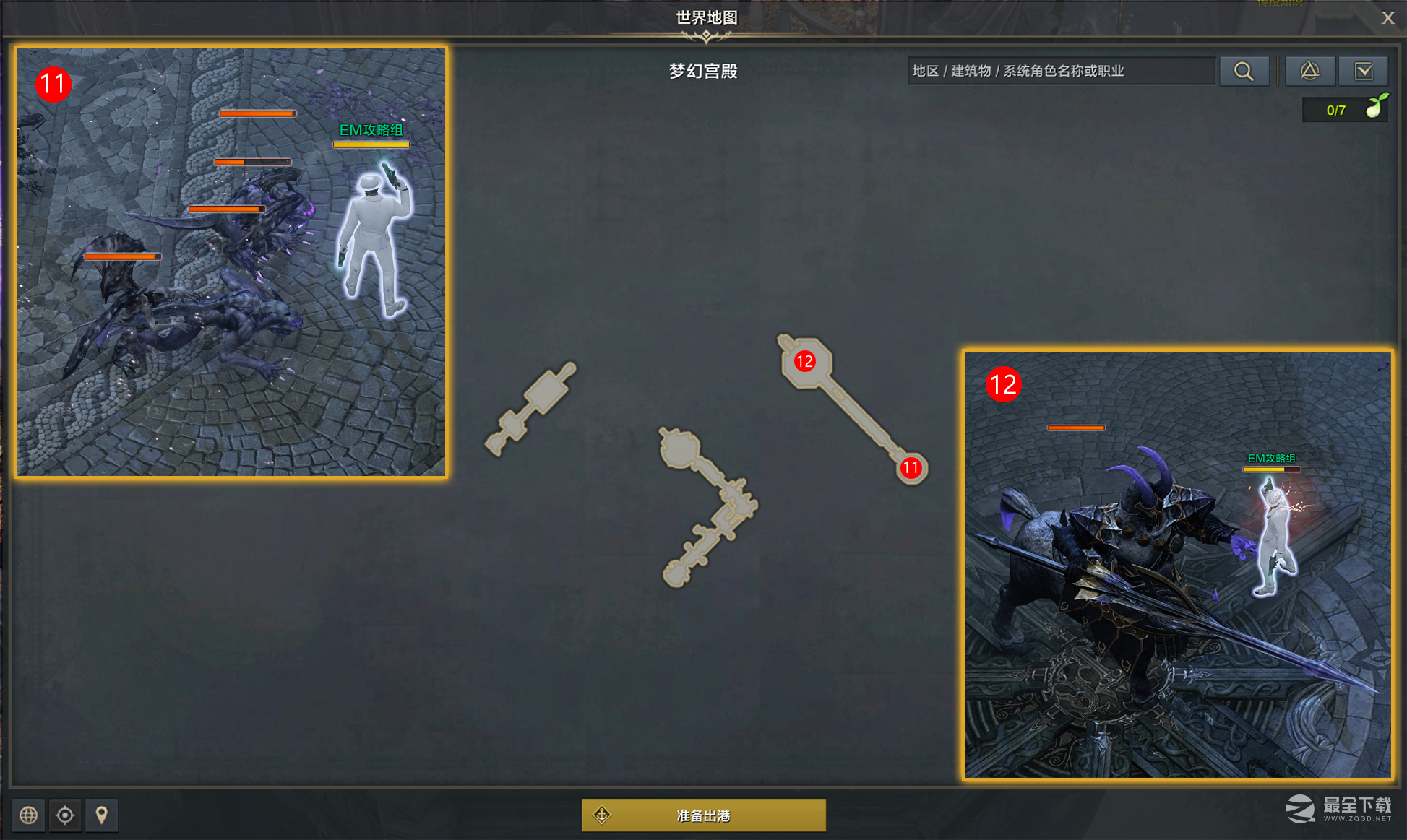
Task: Open the Triport filter icon beside search
Action: (1309, 70)
